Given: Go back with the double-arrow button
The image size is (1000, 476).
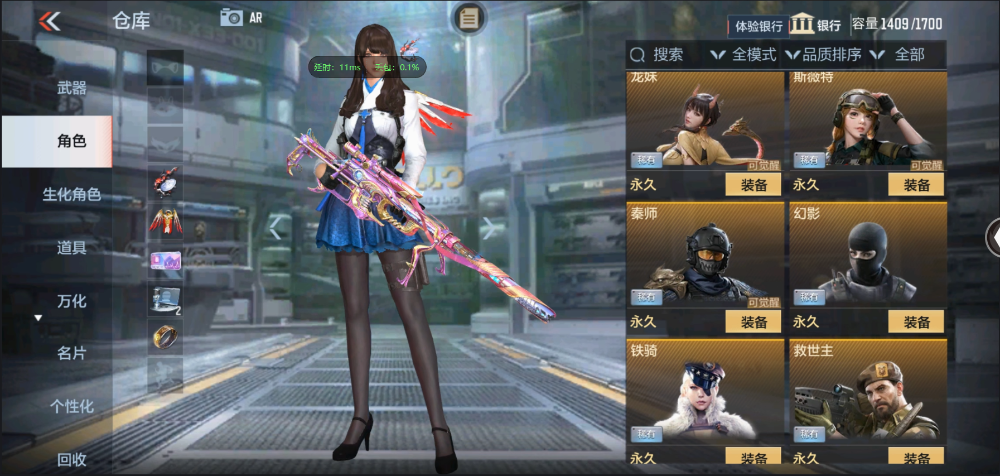Looking at the screenshot, I should (50, 21).
